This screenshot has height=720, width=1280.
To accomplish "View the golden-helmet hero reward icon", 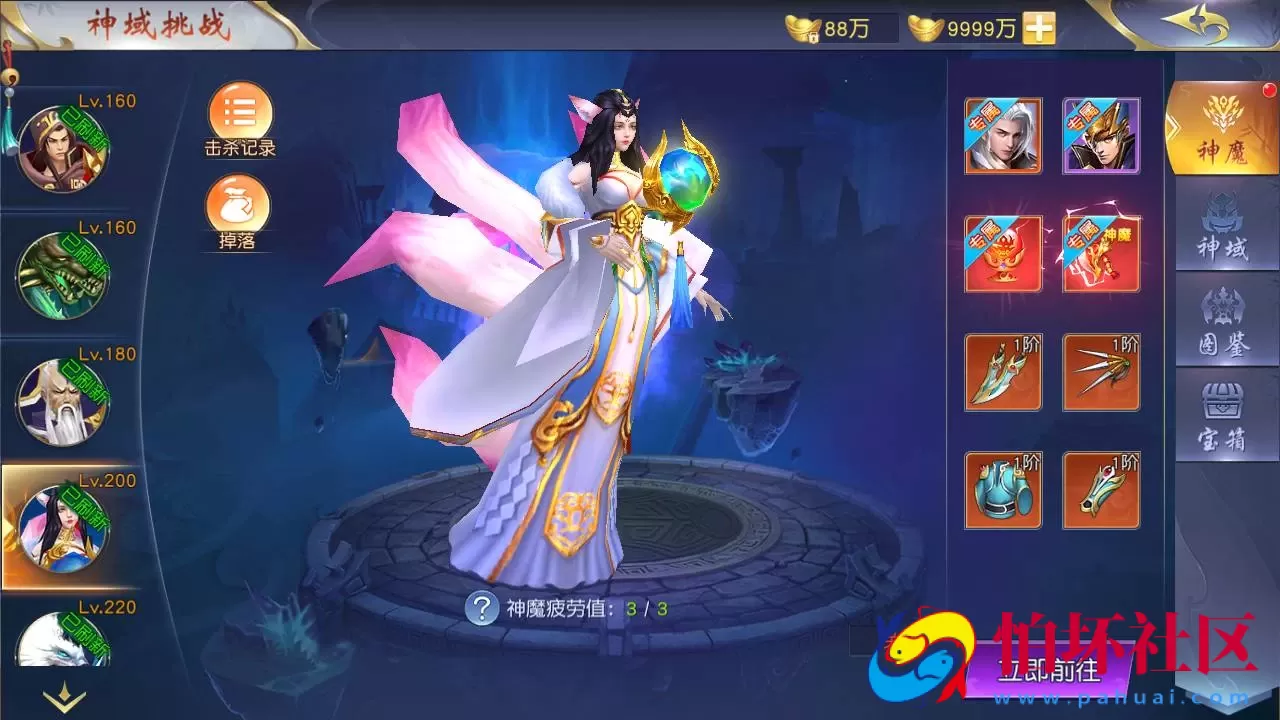I will tap(1101, 136).
